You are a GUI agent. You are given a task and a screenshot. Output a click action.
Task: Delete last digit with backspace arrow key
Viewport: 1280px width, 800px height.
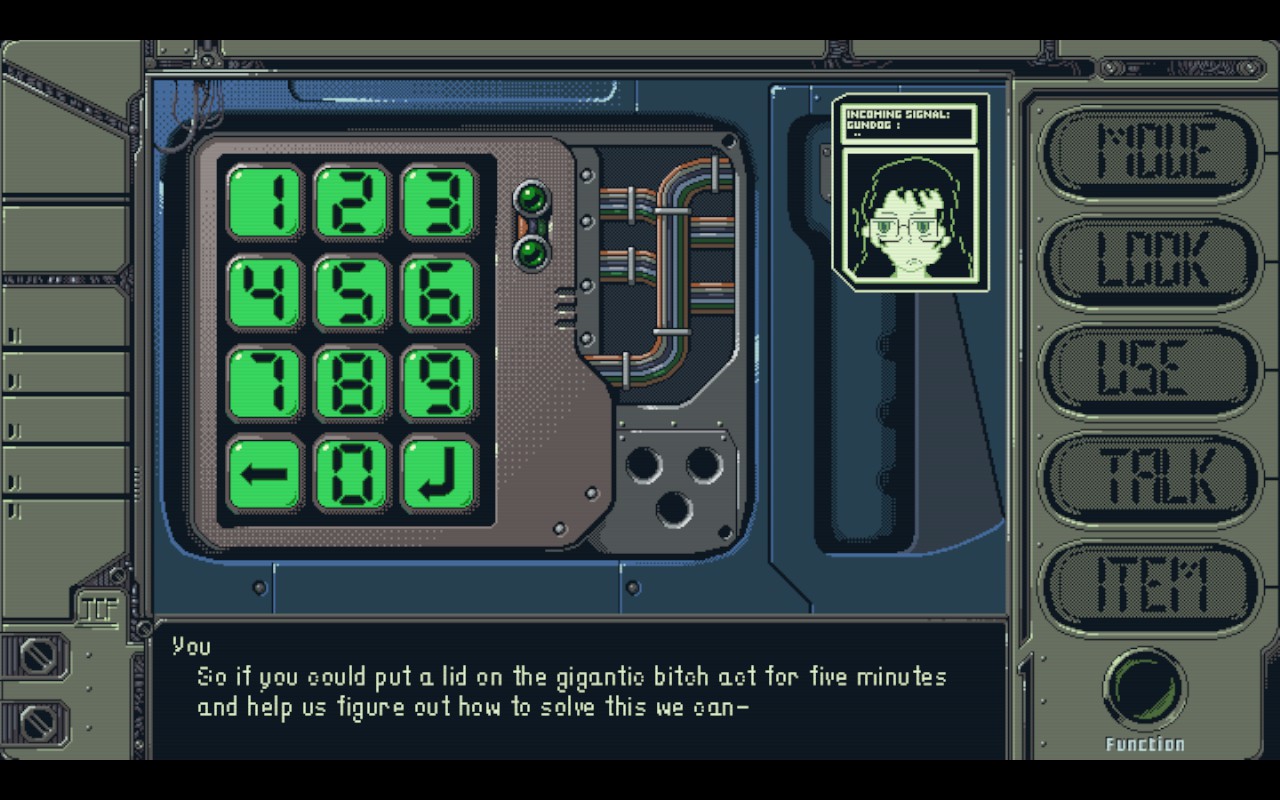click(x=265, y=474)
